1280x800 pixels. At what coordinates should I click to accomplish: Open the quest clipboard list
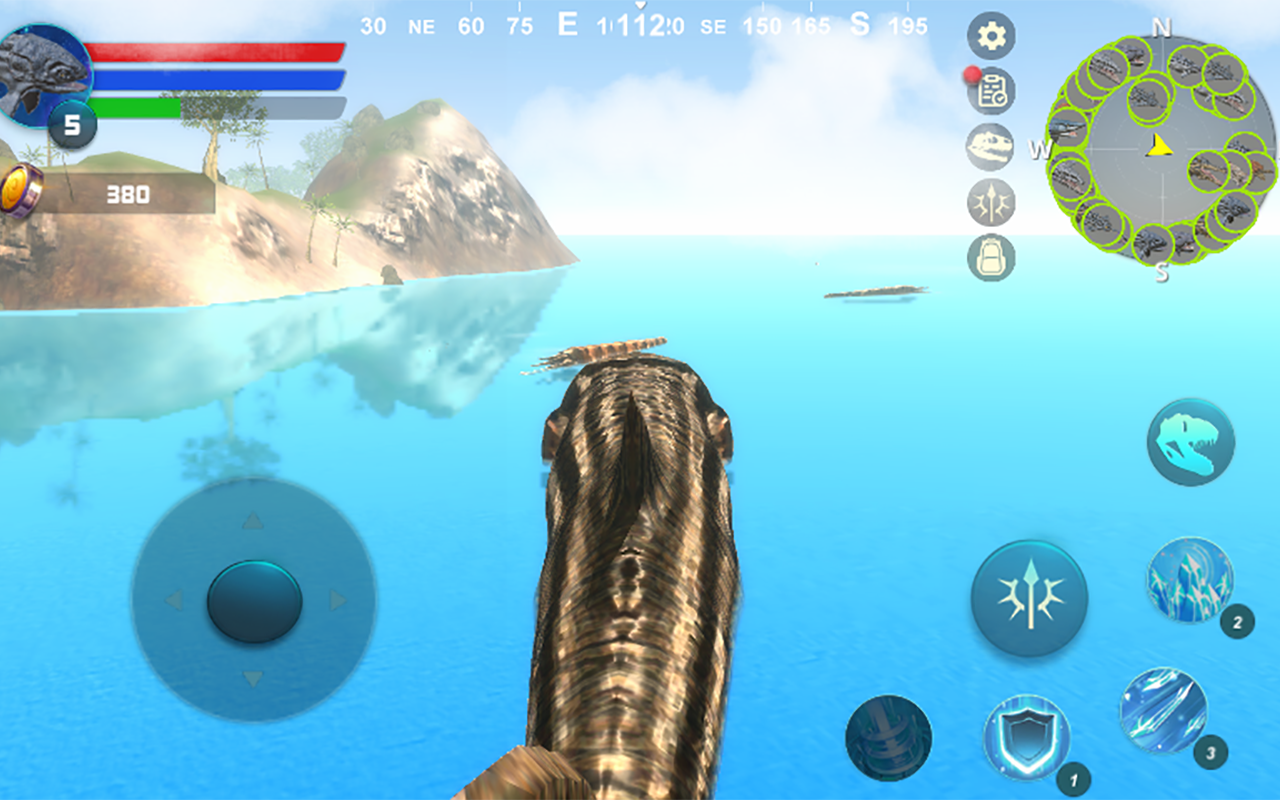(x=991, y=92)
